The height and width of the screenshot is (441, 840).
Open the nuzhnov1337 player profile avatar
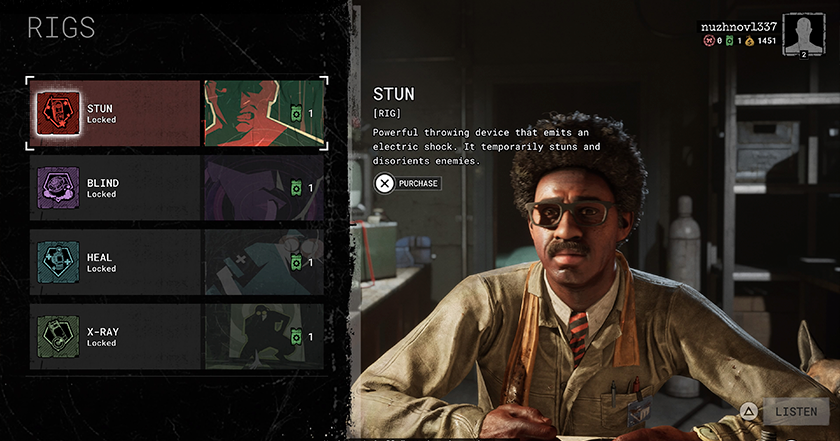801,33
